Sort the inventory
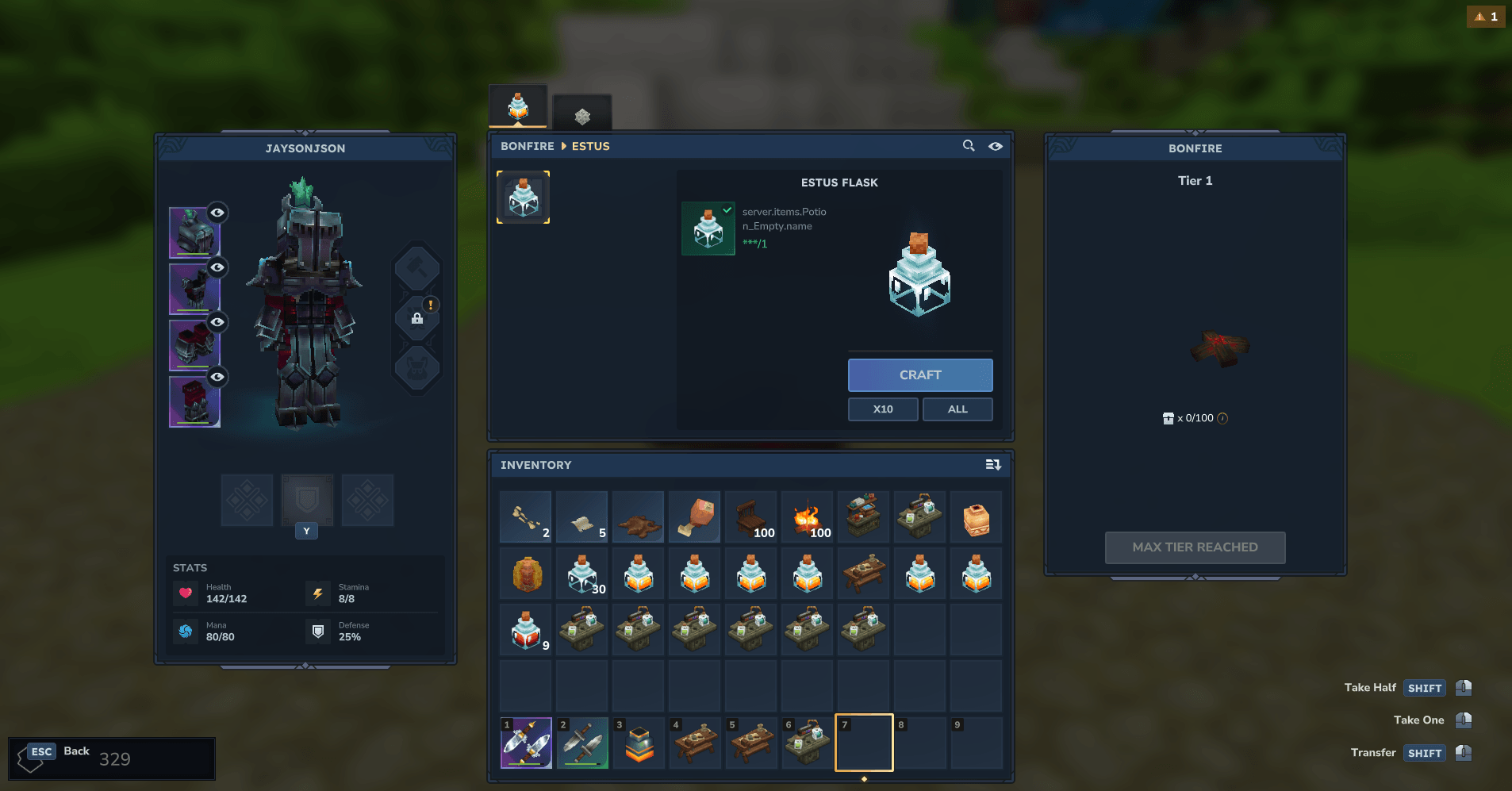This screenshot has width=1512, height=791. point(992,465)
